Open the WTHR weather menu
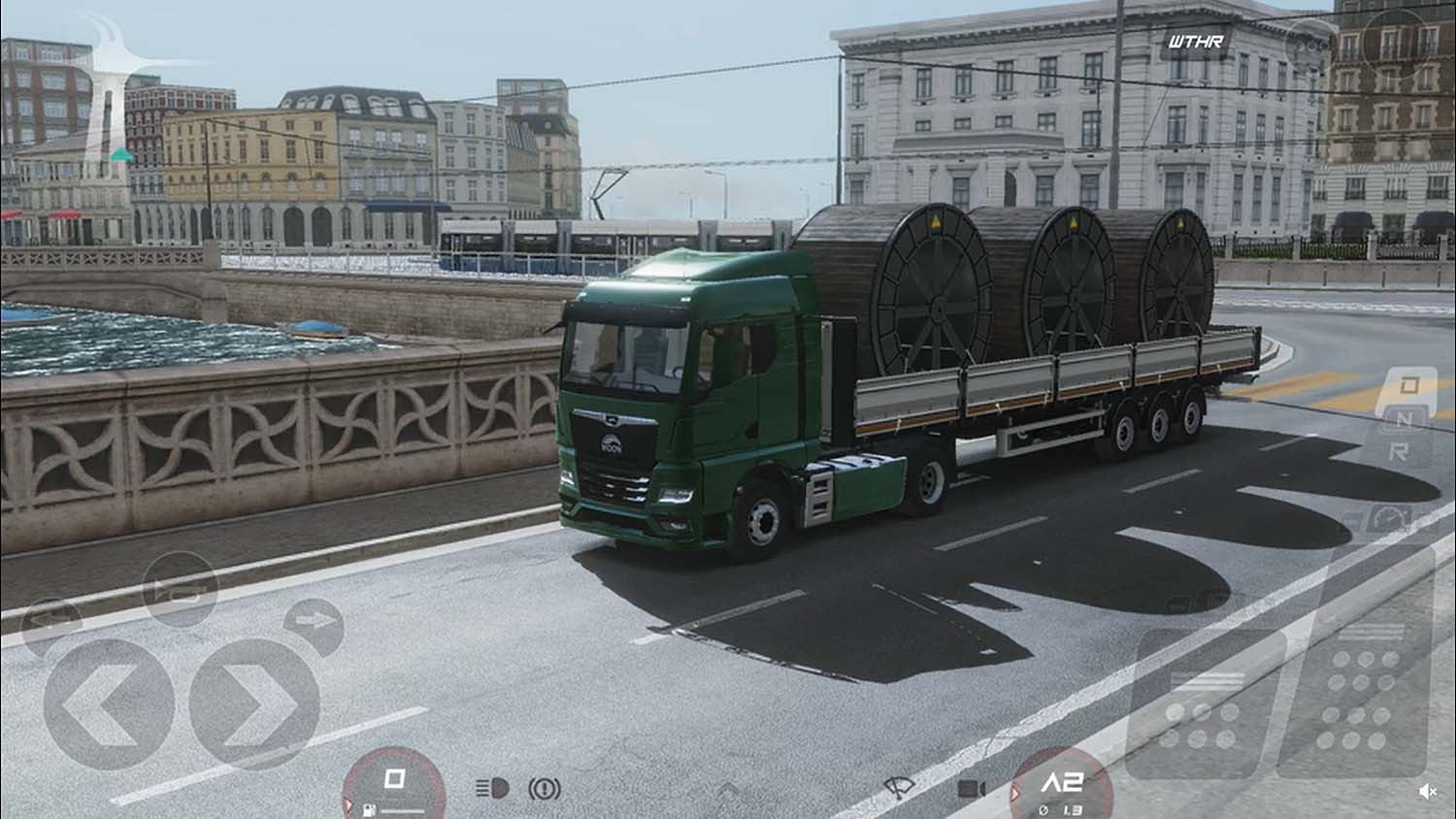 [x=1195, y=42]
